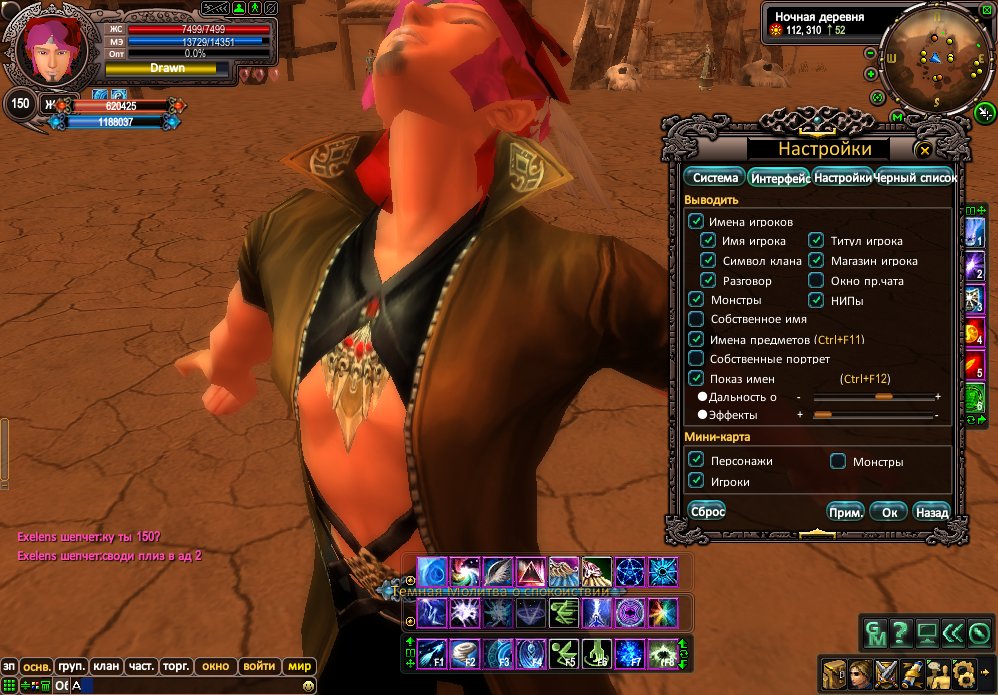Open the Черный список tab
Screen dimensions: 998x695
(916, 178)
